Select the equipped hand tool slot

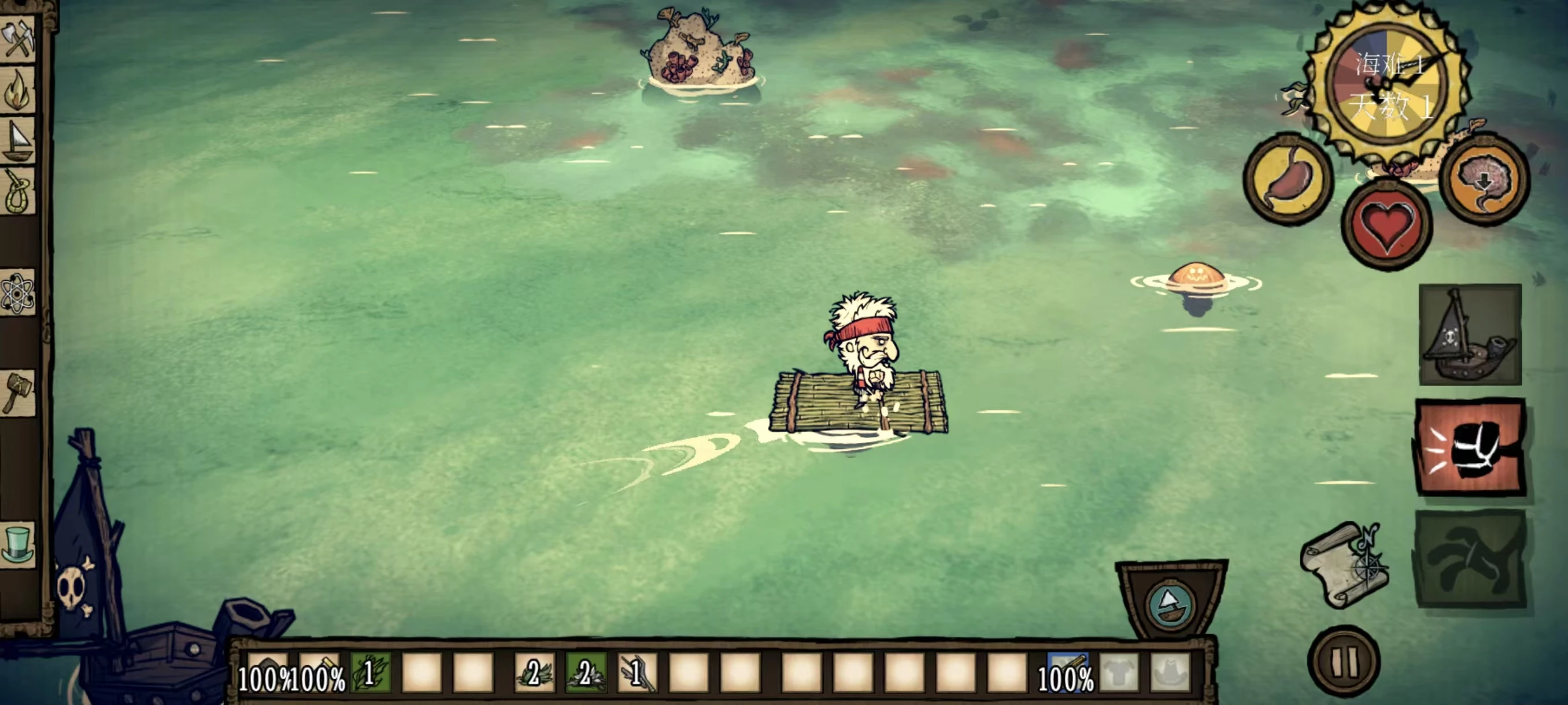click(x=1066, y=673)
